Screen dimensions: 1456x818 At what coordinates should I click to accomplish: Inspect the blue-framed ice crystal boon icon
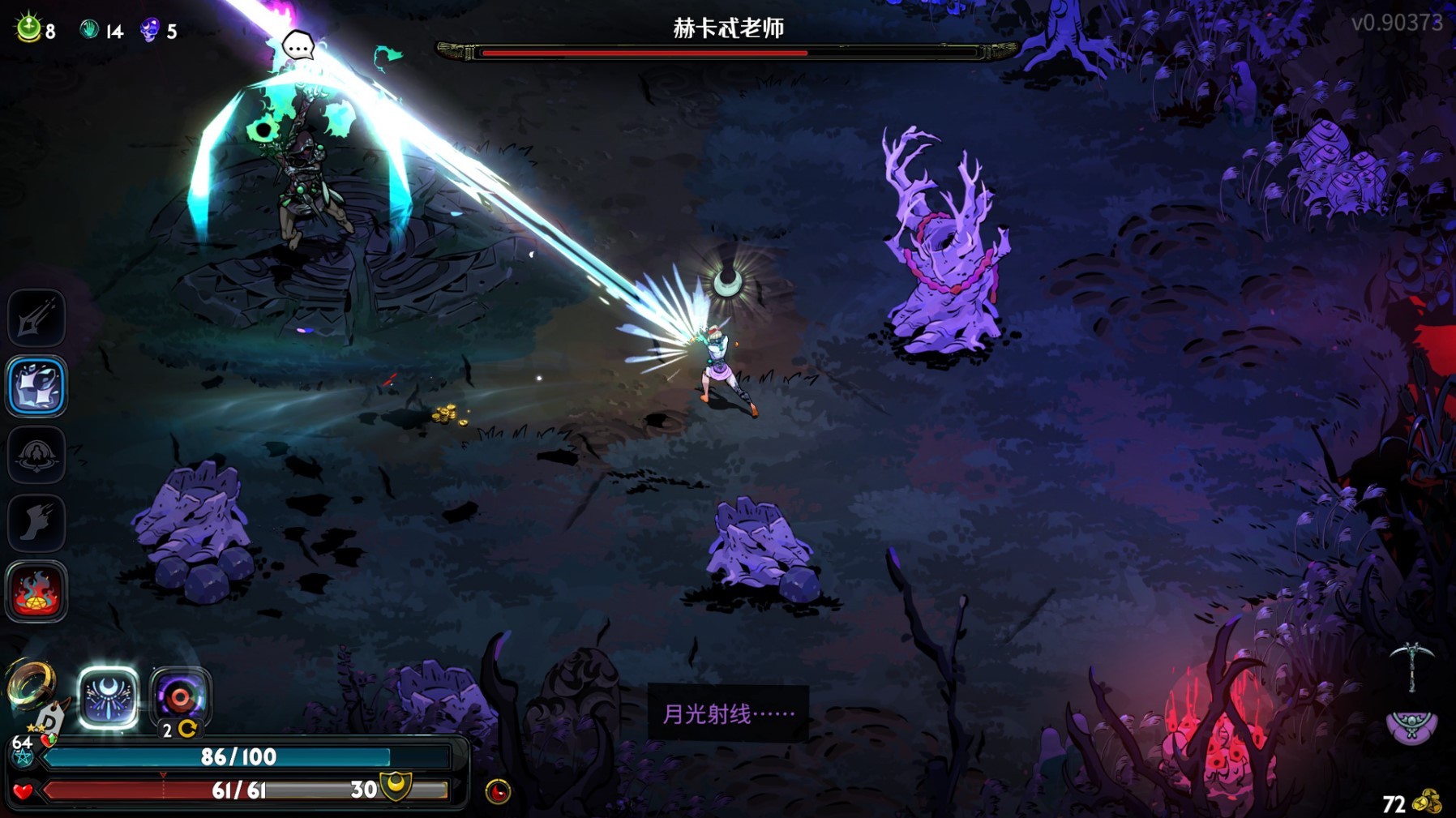[36, 386]
